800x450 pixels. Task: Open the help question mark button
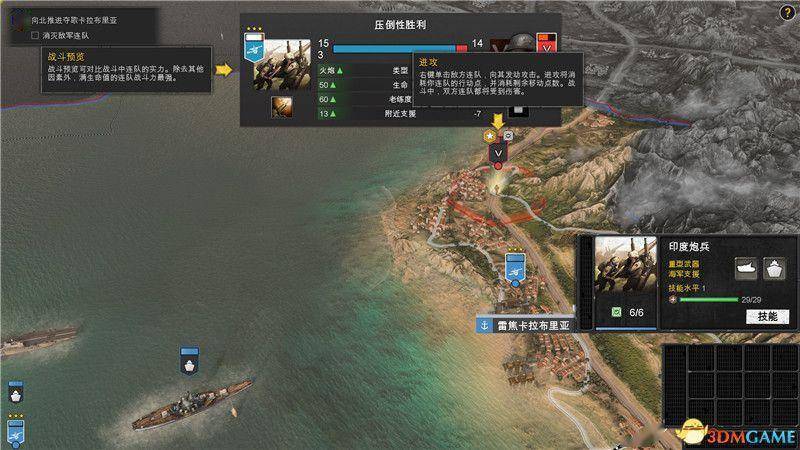[789, 11]
